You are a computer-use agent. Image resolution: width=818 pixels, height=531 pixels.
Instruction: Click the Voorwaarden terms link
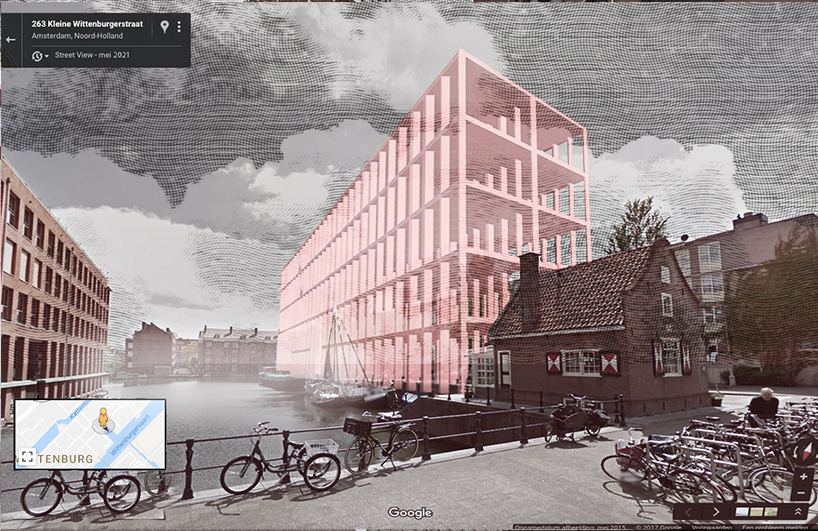coord(714,526)
